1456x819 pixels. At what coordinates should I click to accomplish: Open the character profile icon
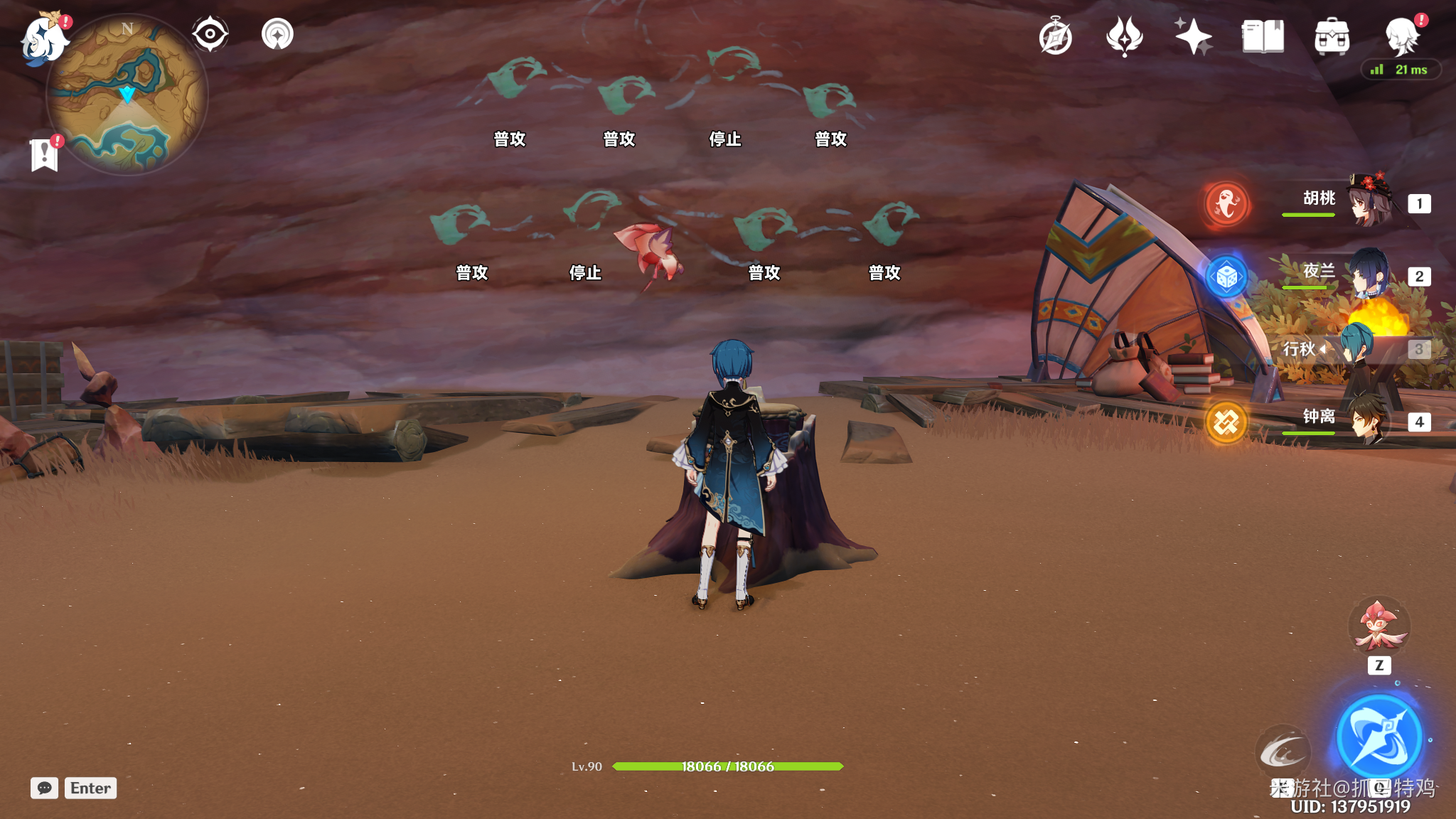[1402, 37]
